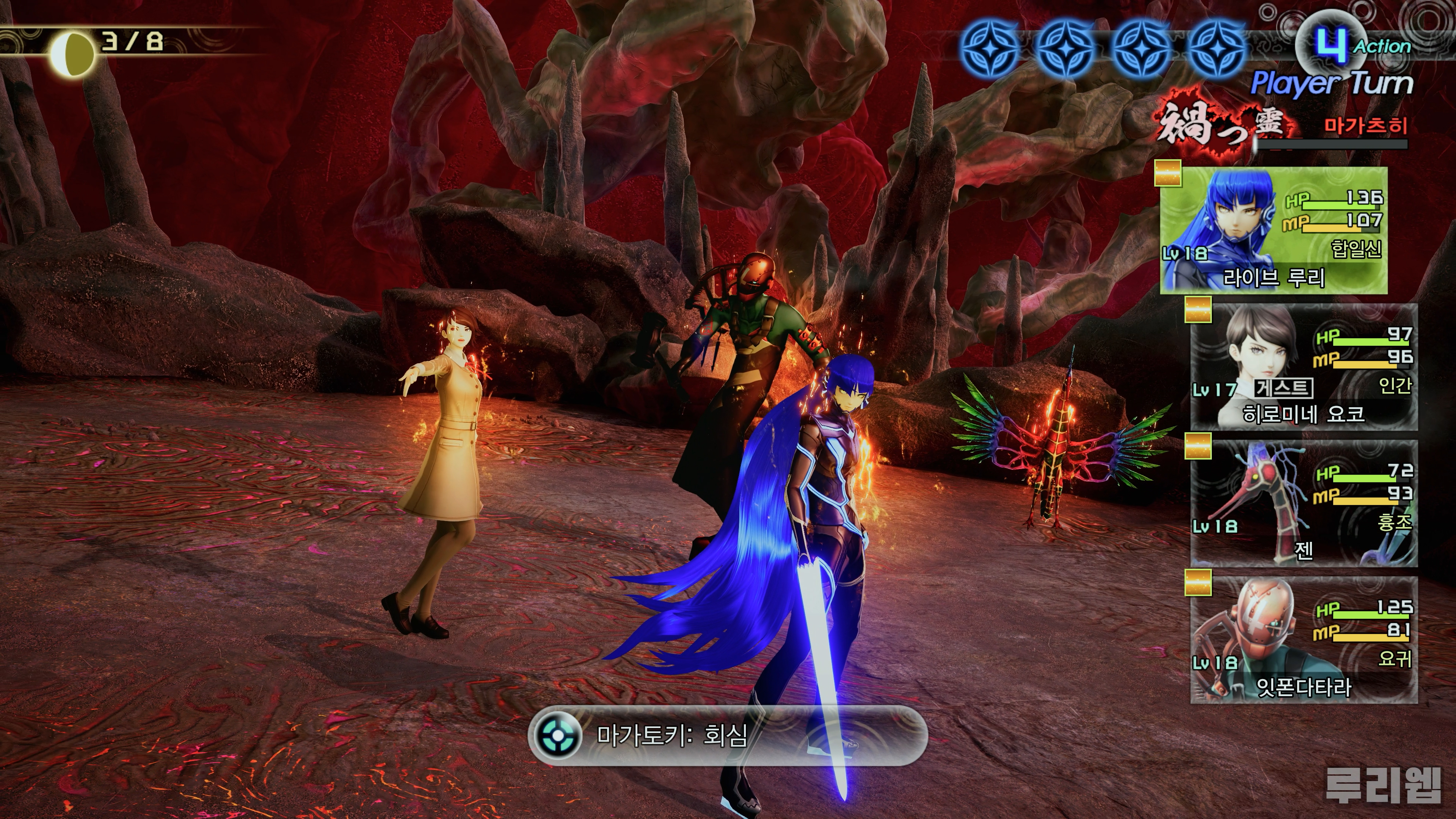Pick the 잇폰다타라 party card

tap(1304, 641)
